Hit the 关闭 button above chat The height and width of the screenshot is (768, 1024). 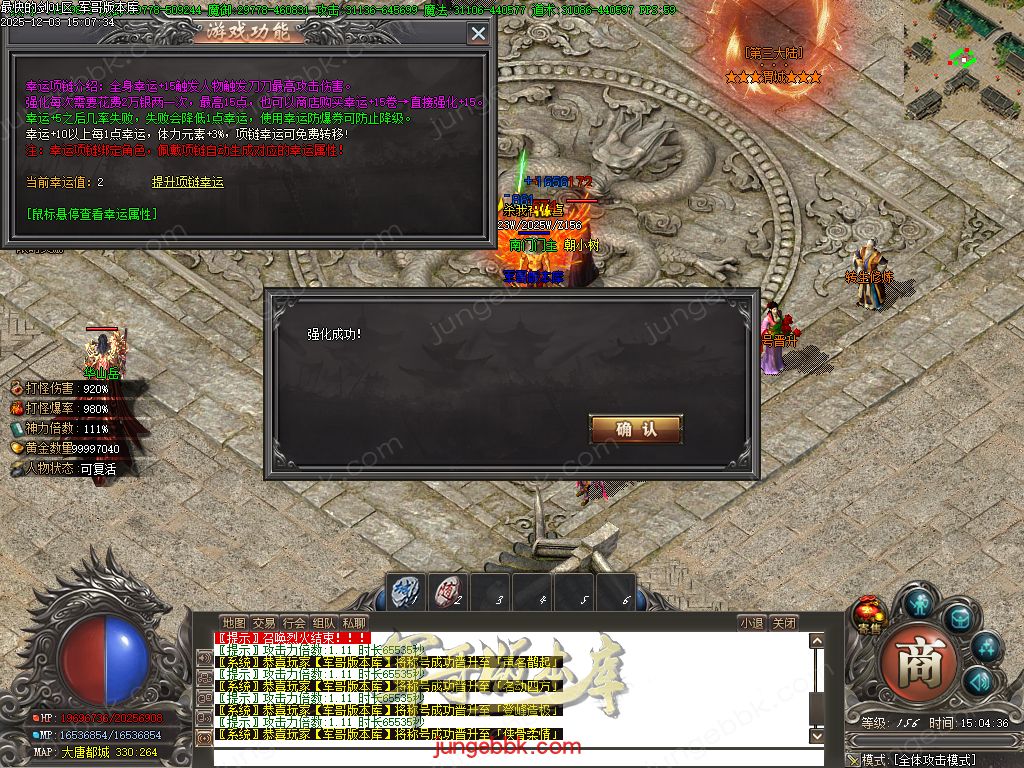tap(784, 622)
